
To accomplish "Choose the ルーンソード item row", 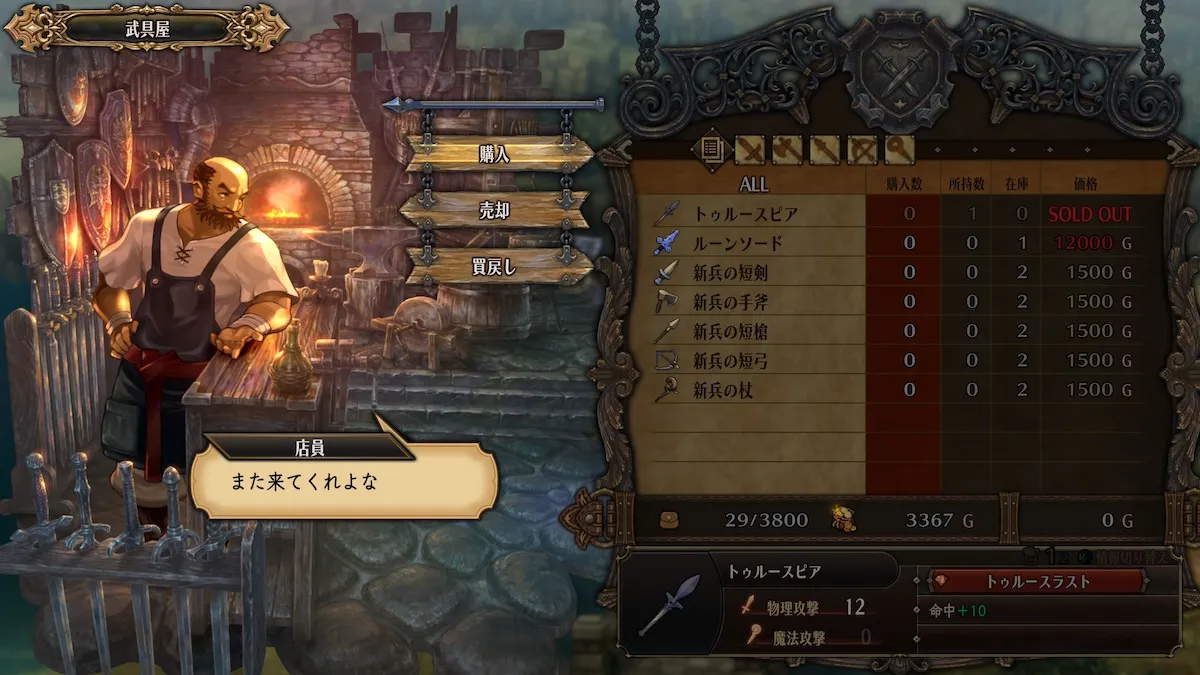I will pyautogui.click(x=738, y=243).
